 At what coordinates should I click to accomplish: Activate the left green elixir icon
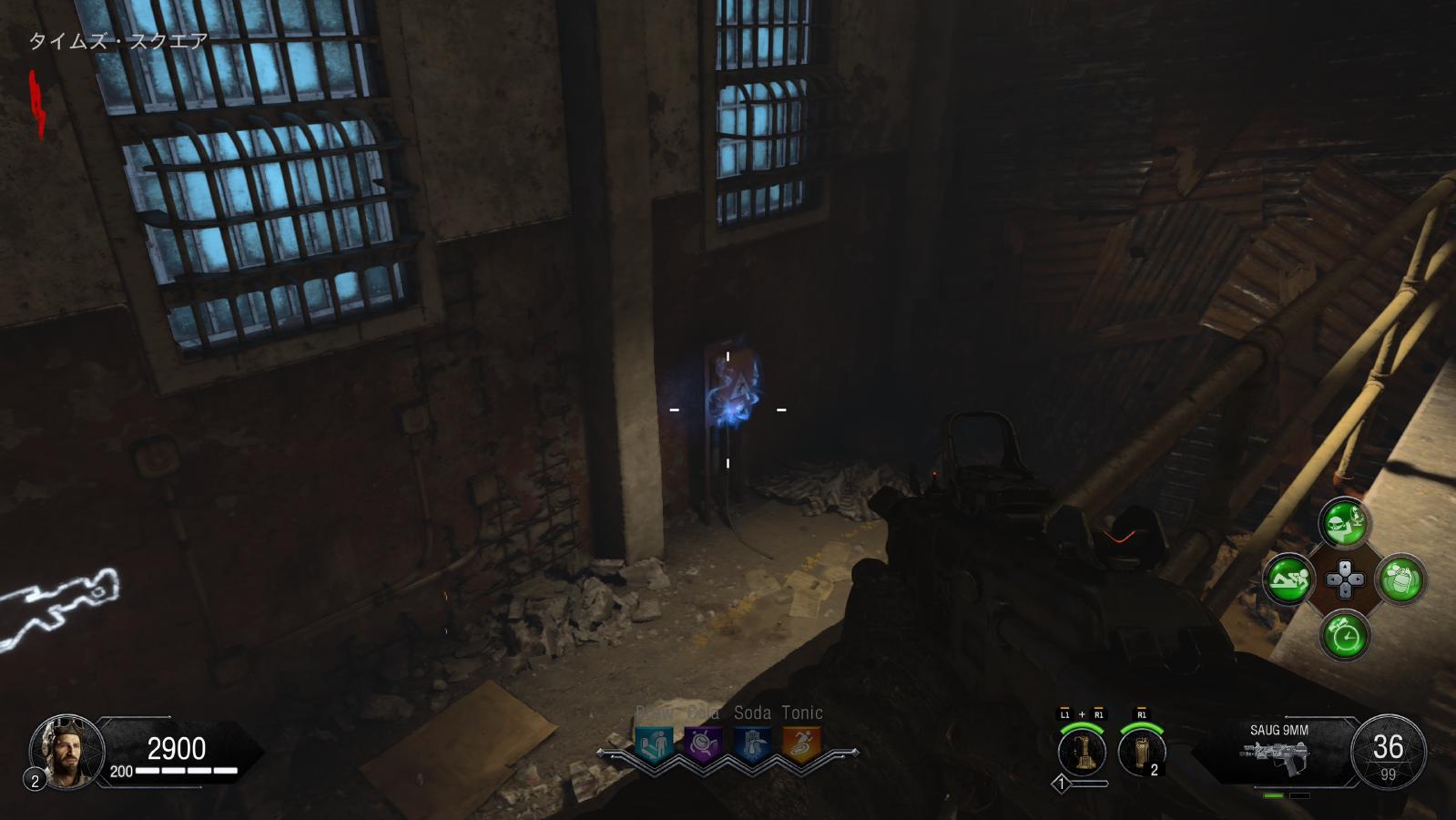click(x=1288, y=579)
